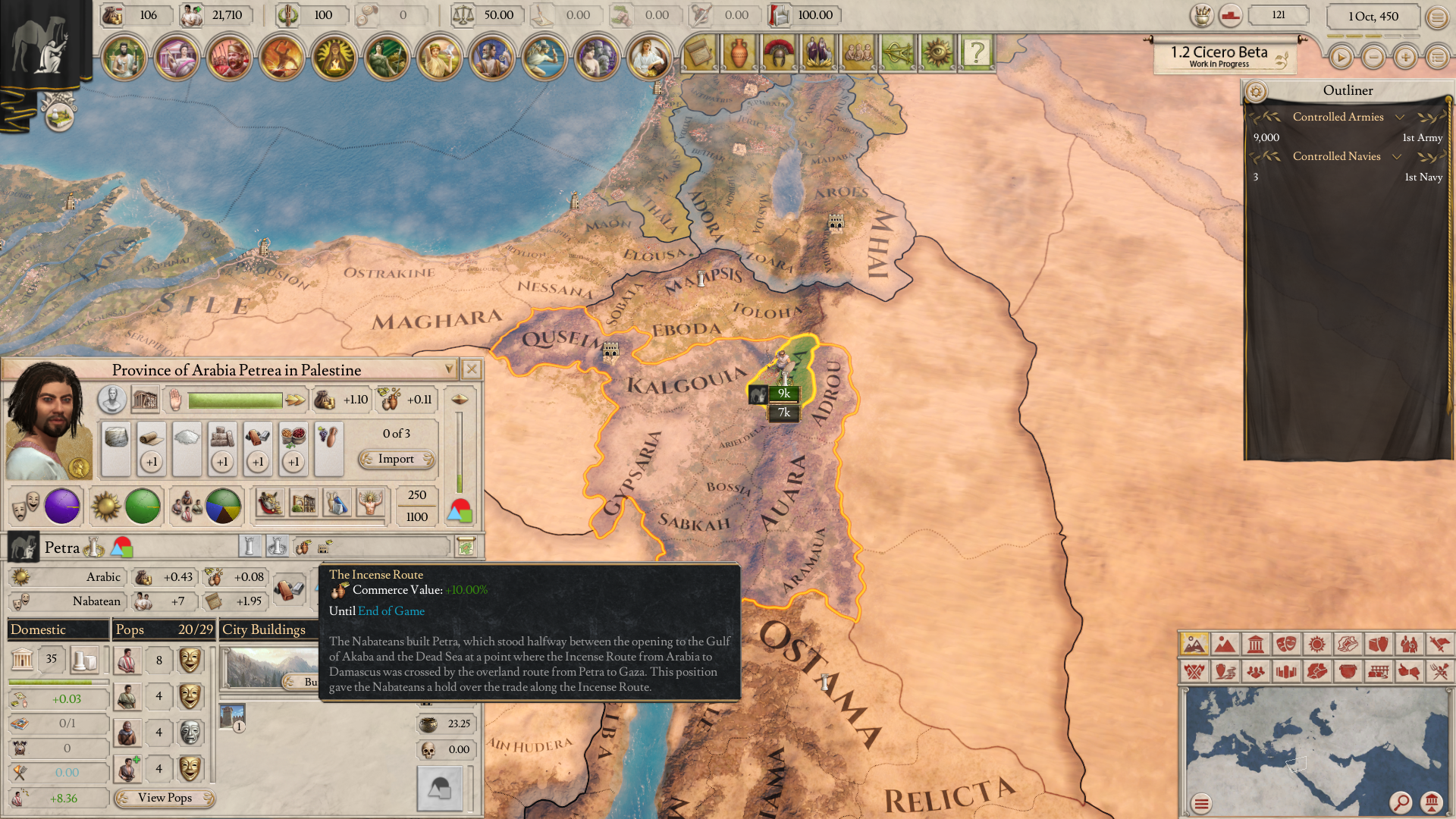This screenshot has width=1456, height=819.
Task: Collapse Controlled Navies in the Outliner
Action: coord(1398,157)
